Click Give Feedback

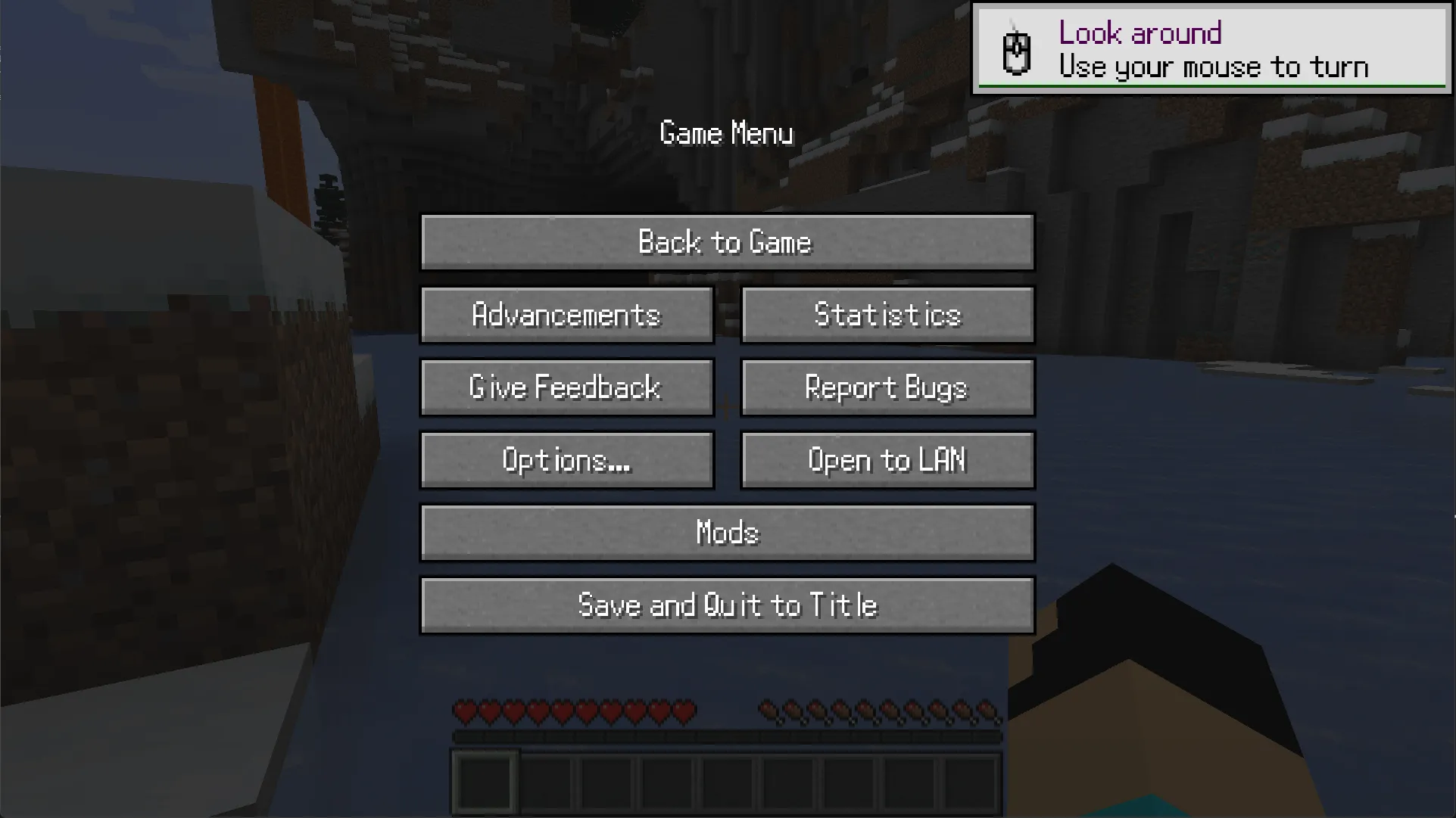tap(566, 387)
